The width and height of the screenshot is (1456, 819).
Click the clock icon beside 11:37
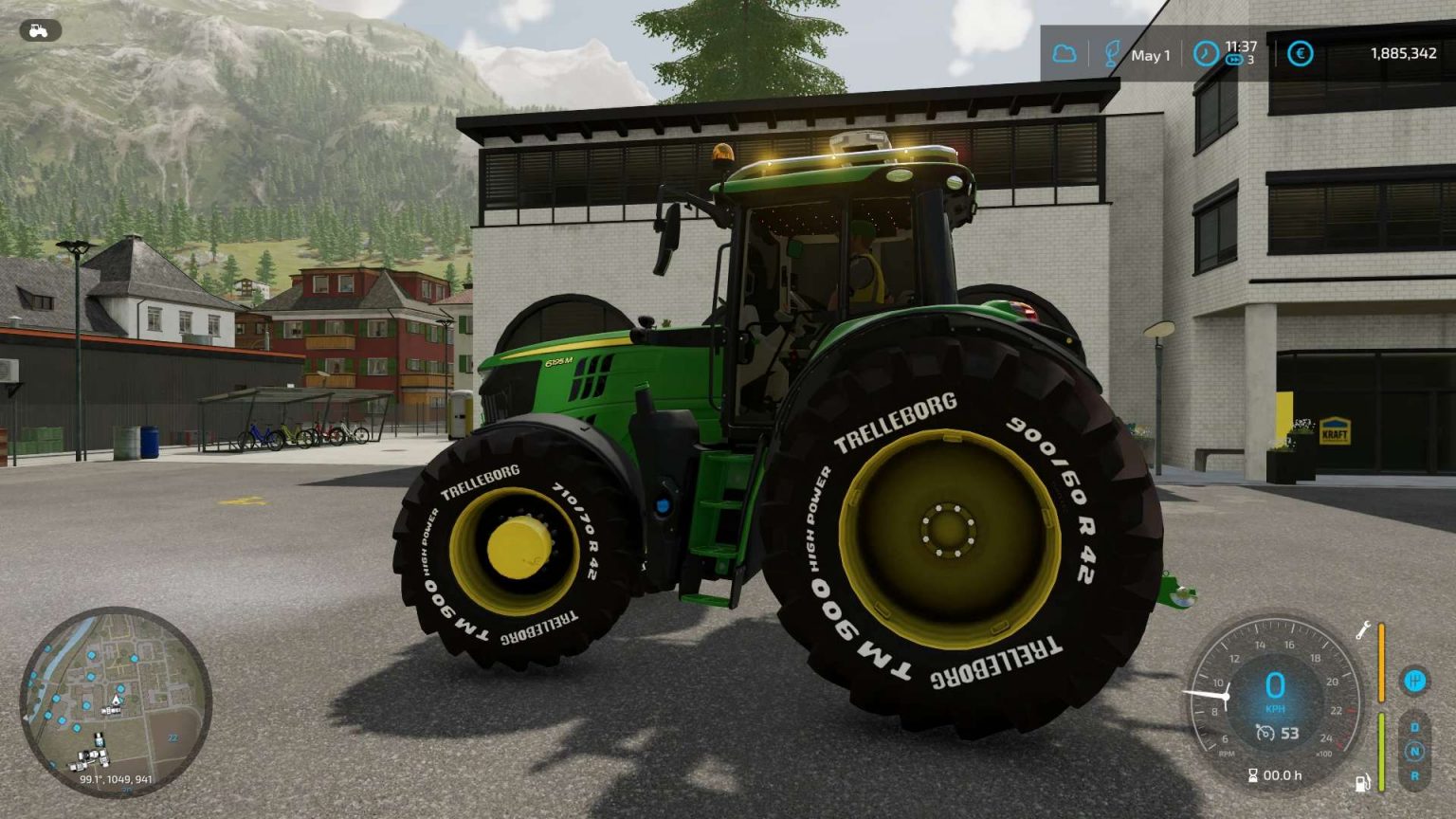pos(1206,54)
